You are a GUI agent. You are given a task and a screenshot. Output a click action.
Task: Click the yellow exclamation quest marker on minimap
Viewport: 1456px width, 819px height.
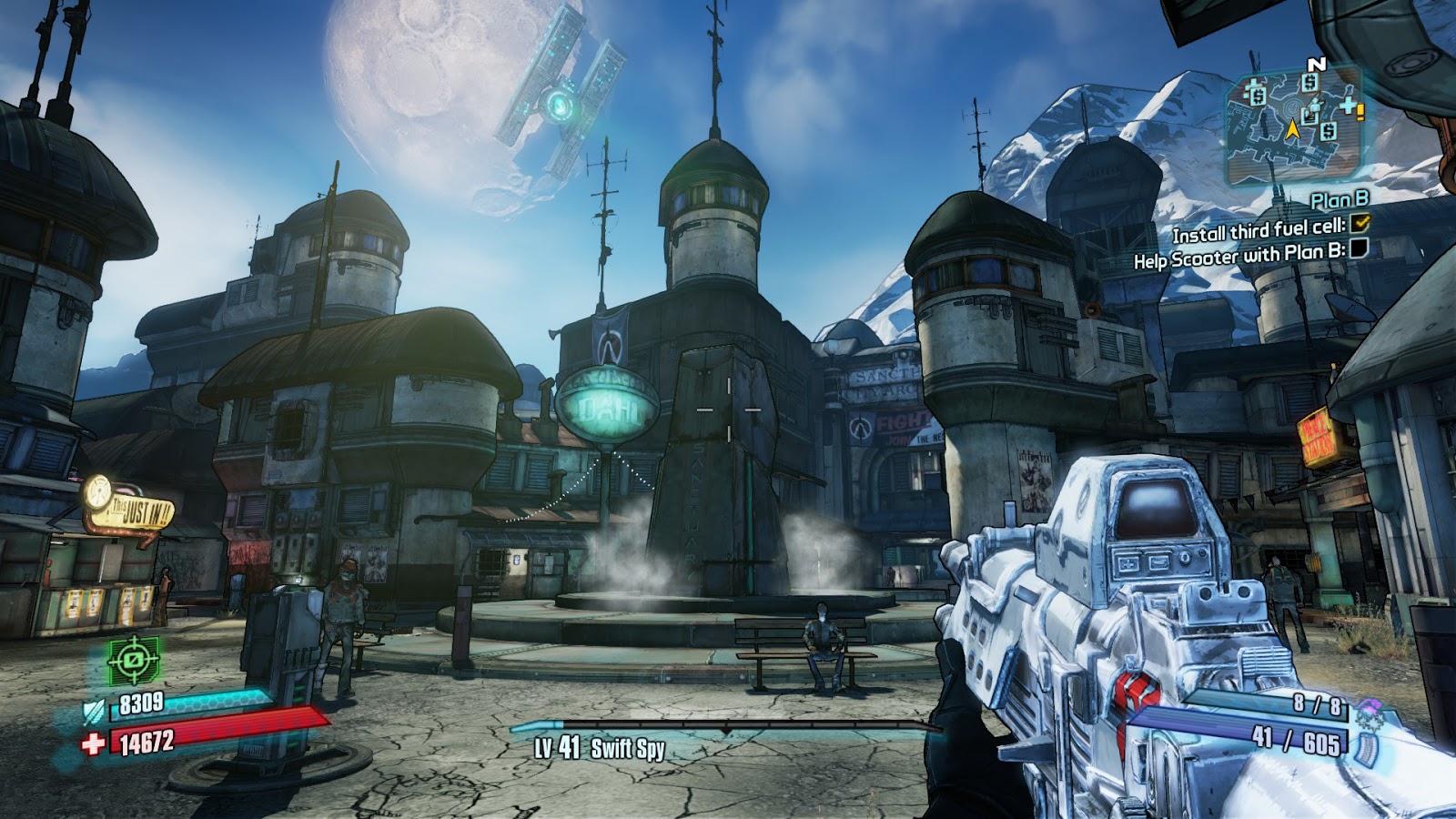[x=1361, y=112]
